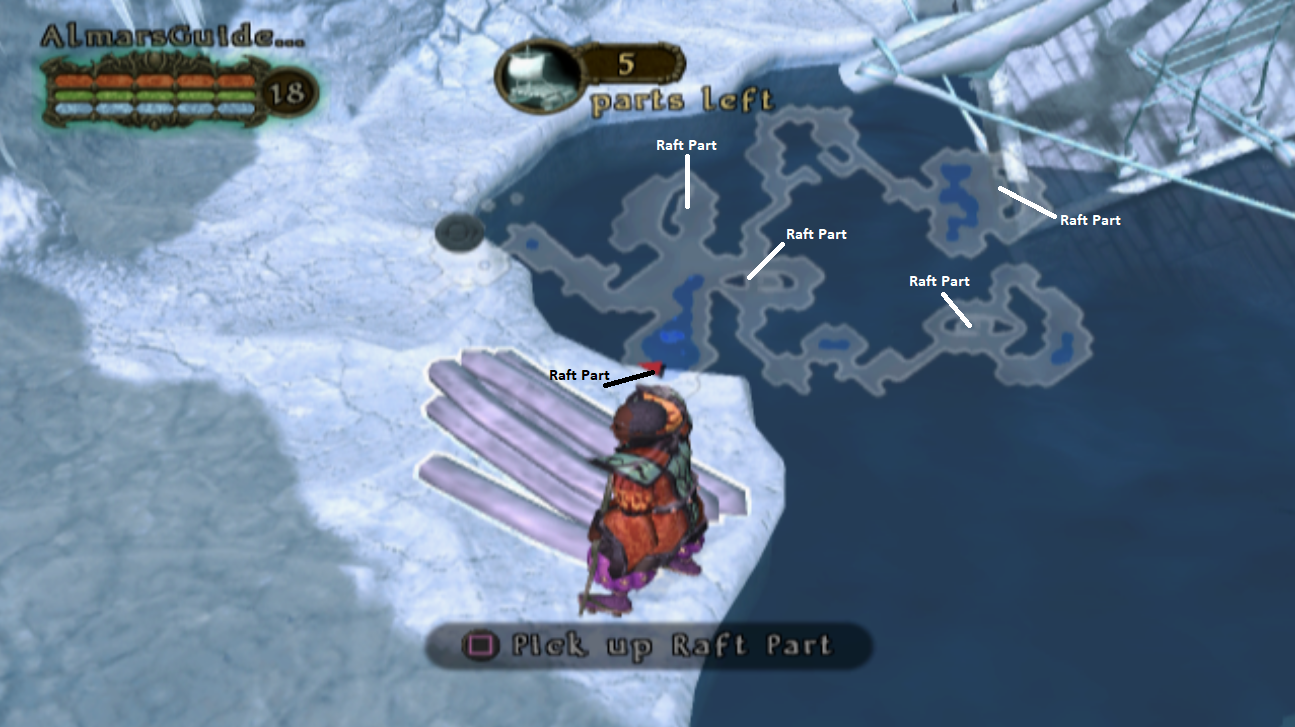The height and width of the screenshot is (727, 1295).
Task: Click the Raft Part label pointing at the logs
Action: tap(578, 374)
